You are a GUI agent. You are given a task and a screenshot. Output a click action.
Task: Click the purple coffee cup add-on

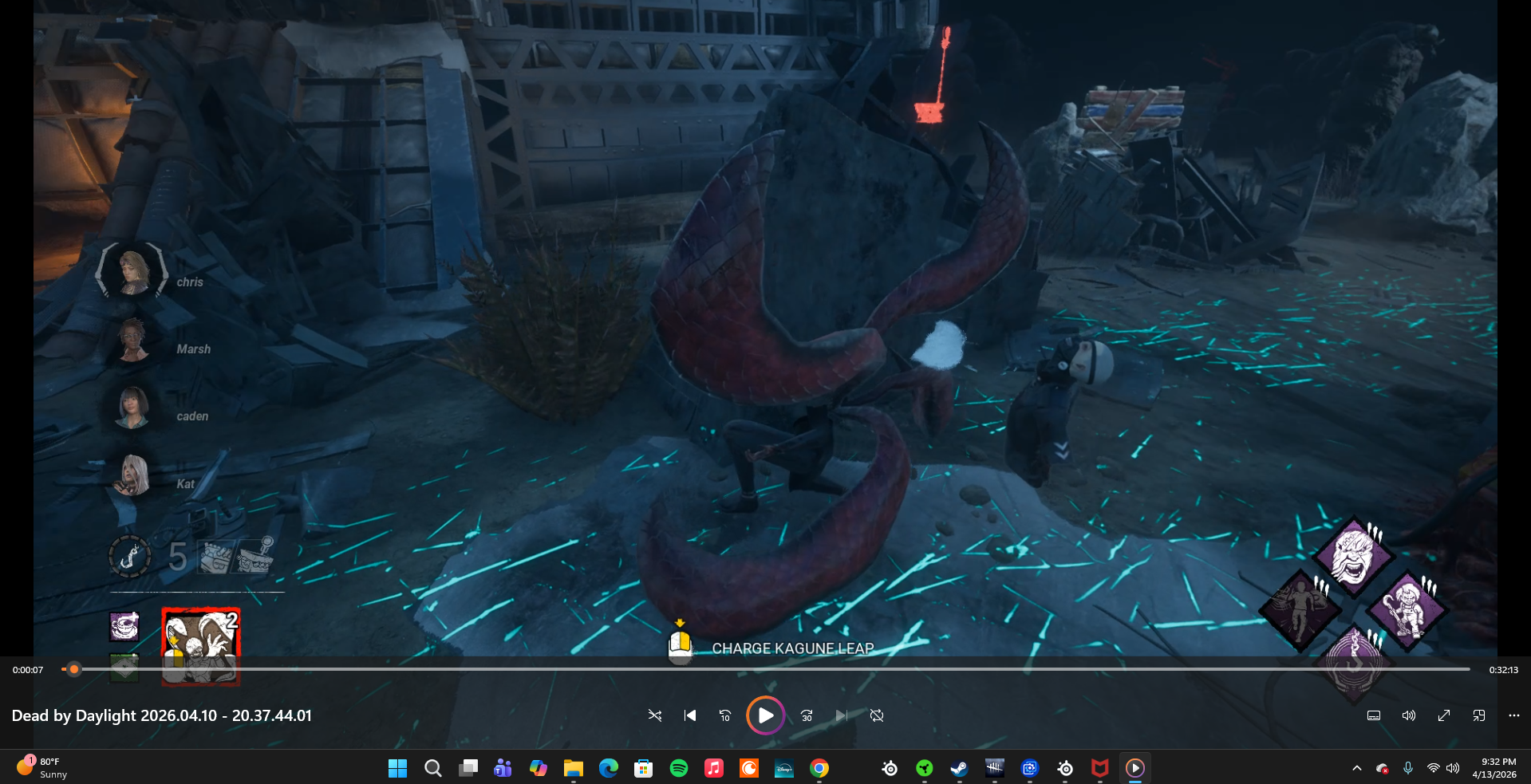tap(124, 627)
